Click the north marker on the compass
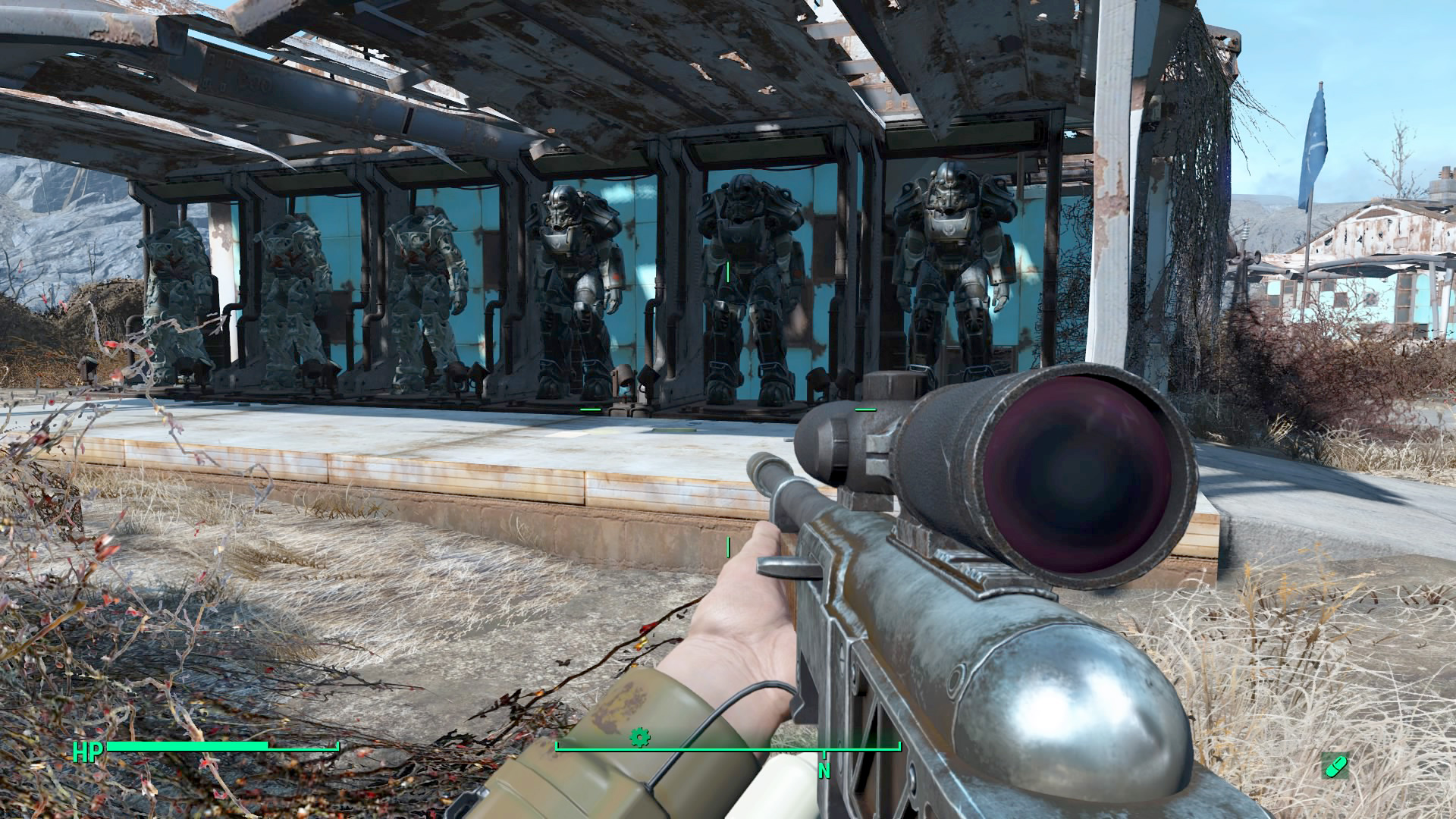 [824, 770]
